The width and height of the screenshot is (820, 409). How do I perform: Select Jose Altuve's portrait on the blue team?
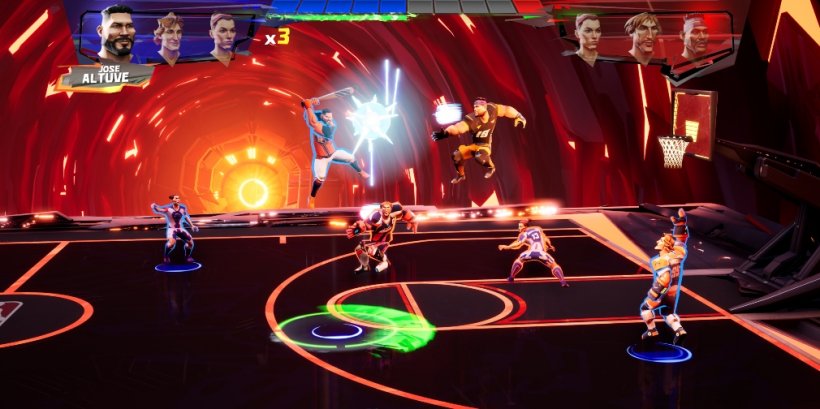(117, 38)
